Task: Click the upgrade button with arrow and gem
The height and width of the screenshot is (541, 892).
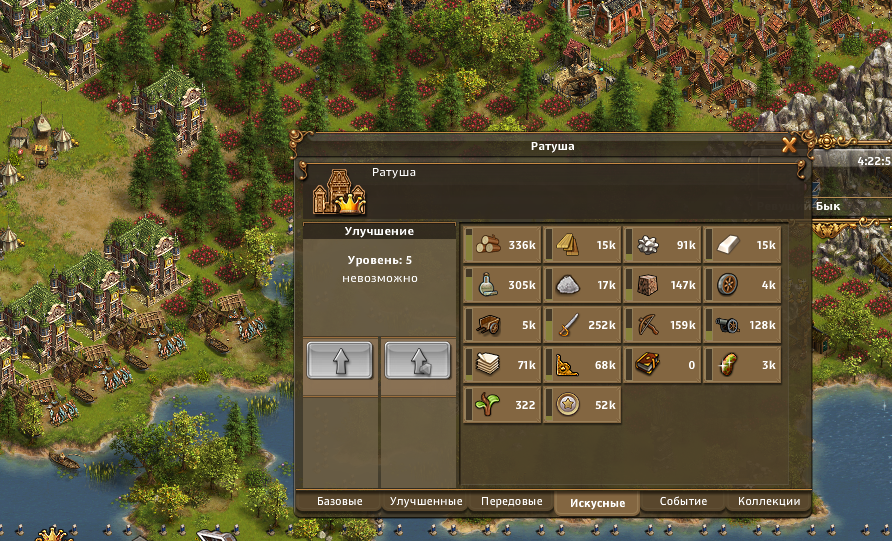Action: tap(417, 359)
